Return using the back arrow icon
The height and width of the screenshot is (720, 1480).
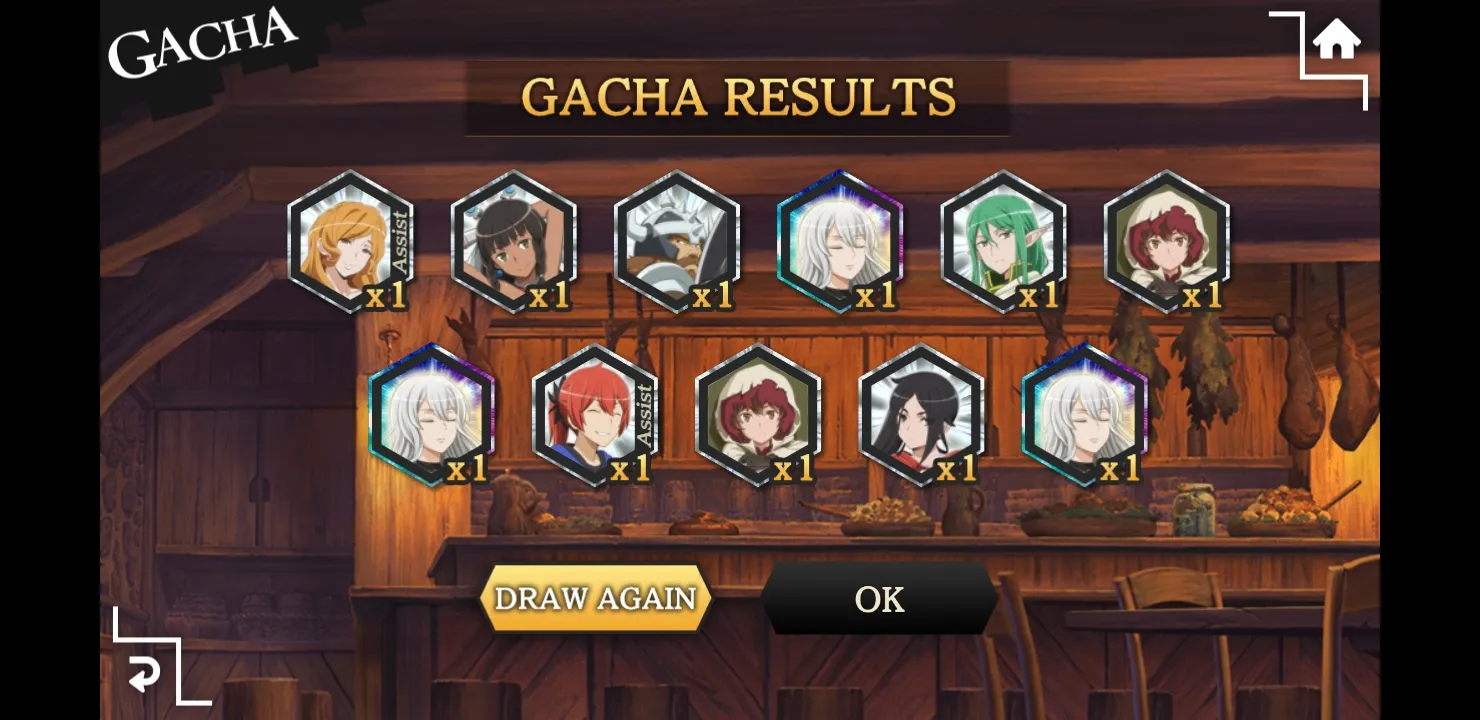145,675
